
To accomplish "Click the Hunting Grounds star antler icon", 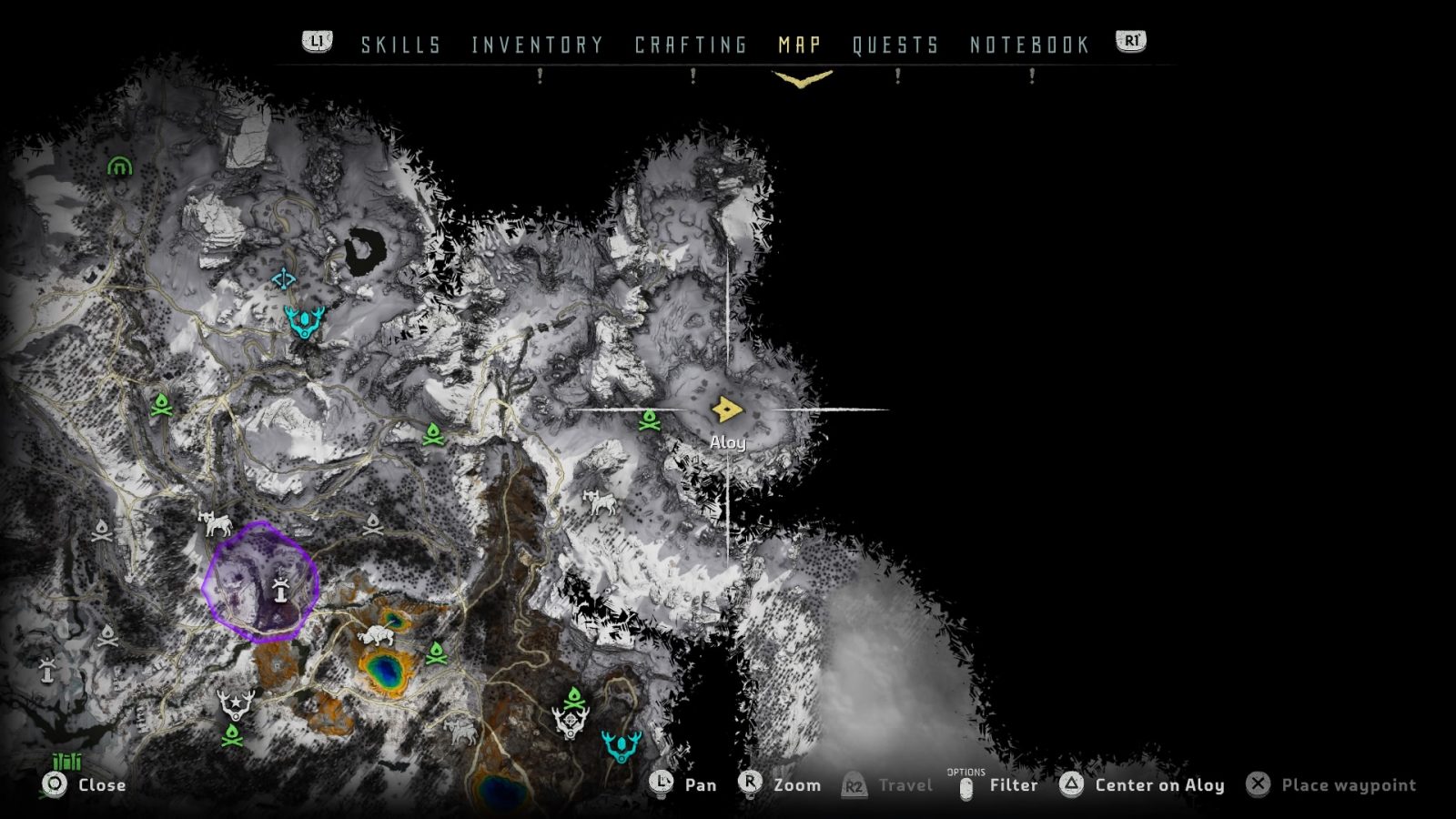I will coord(235,701).
